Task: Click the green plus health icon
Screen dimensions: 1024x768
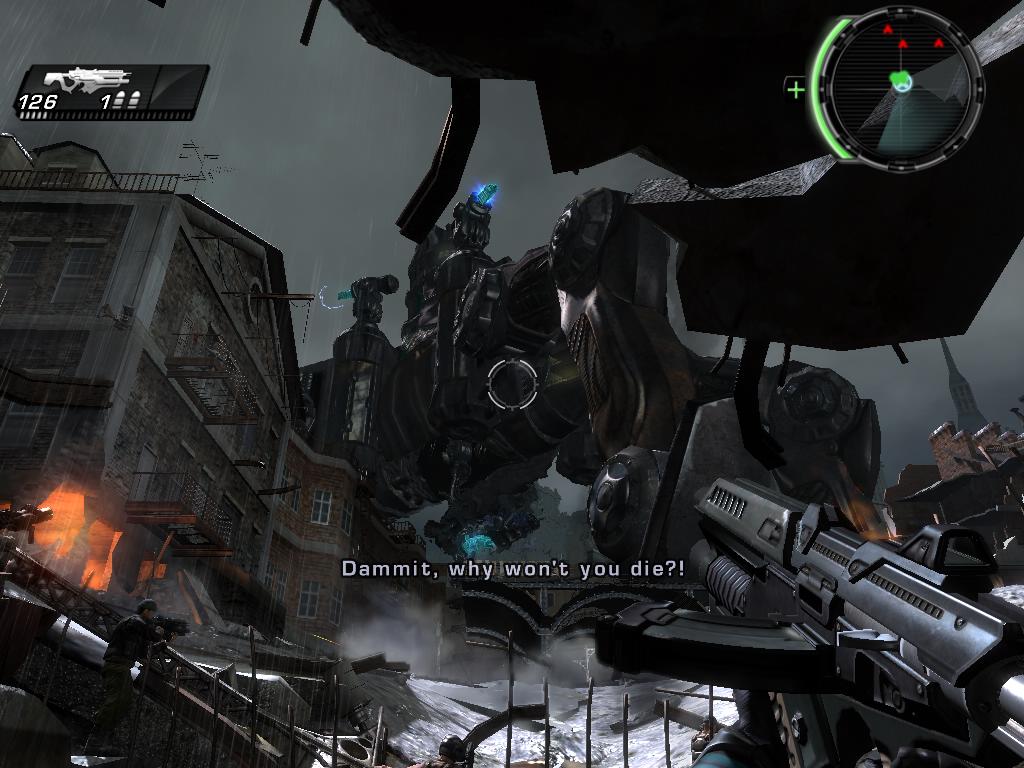Action: (796, 90)
